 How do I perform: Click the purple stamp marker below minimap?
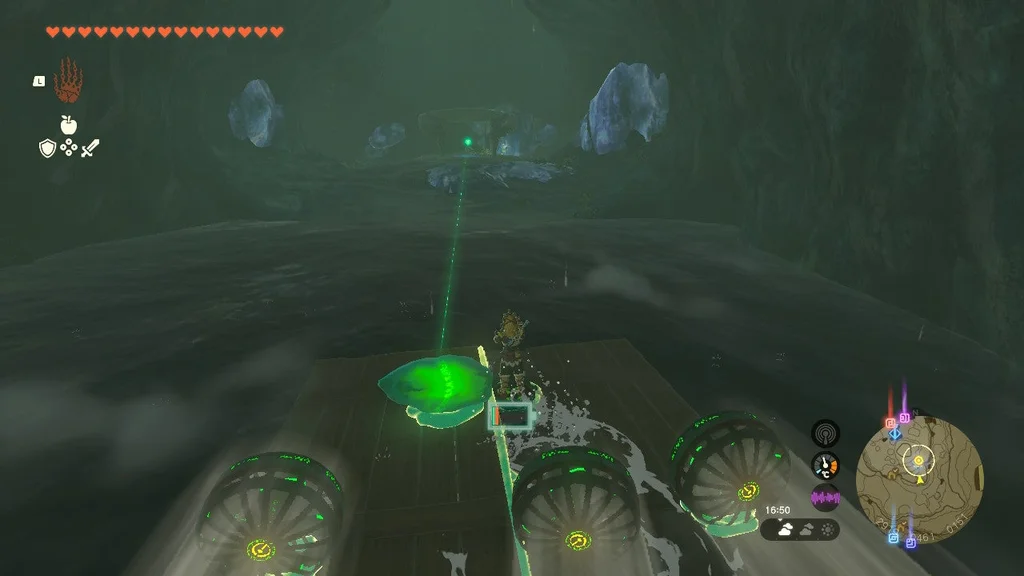[x=911, y=543]
